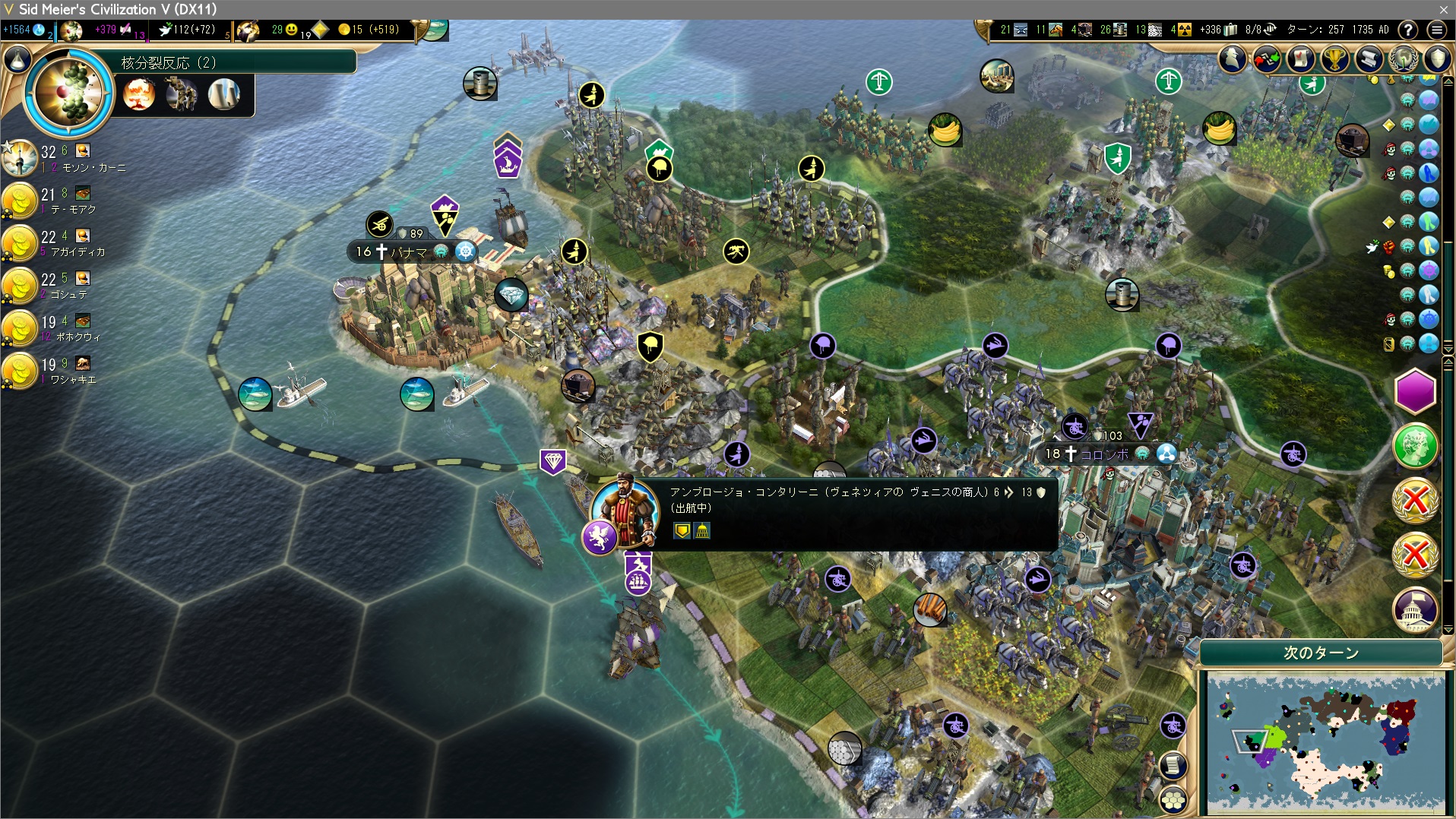Image resolution: width=1456 pixels, height=819 pixels.
Task: Open the diplomacy overview handshake icon
Action: point(1267,59)
